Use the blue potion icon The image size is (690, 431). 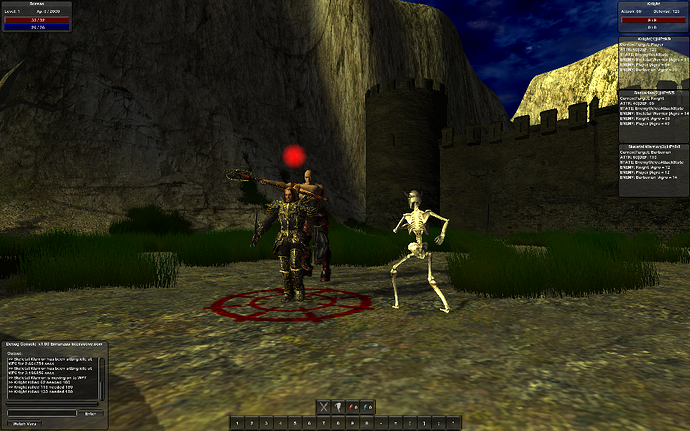(367, 407)
